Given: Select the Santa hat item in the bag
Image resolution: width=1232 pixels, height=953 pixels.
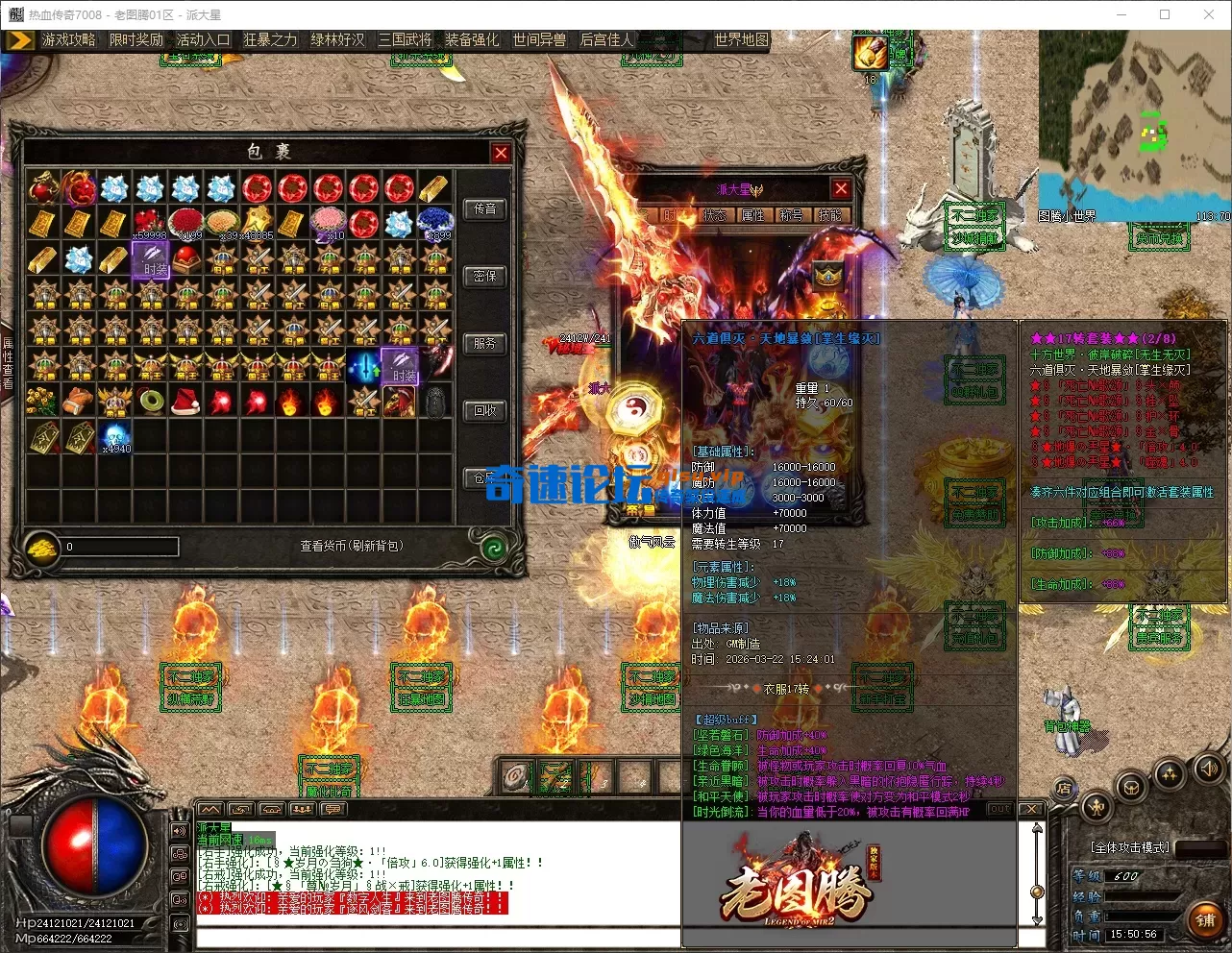Looking at the screenshot, I should (x=185, y=401).
